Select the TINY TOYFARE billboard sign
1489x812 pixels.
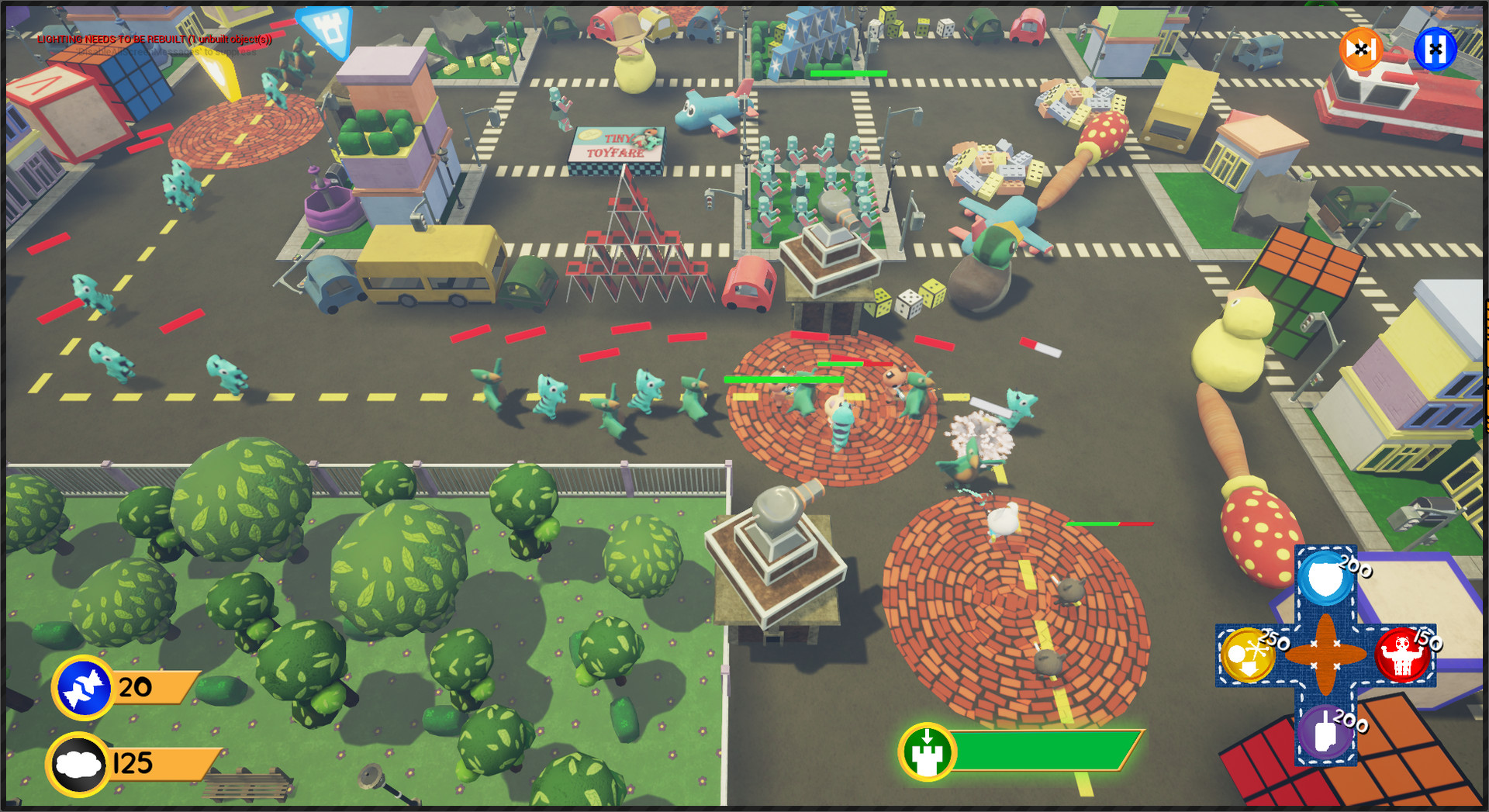617,146
